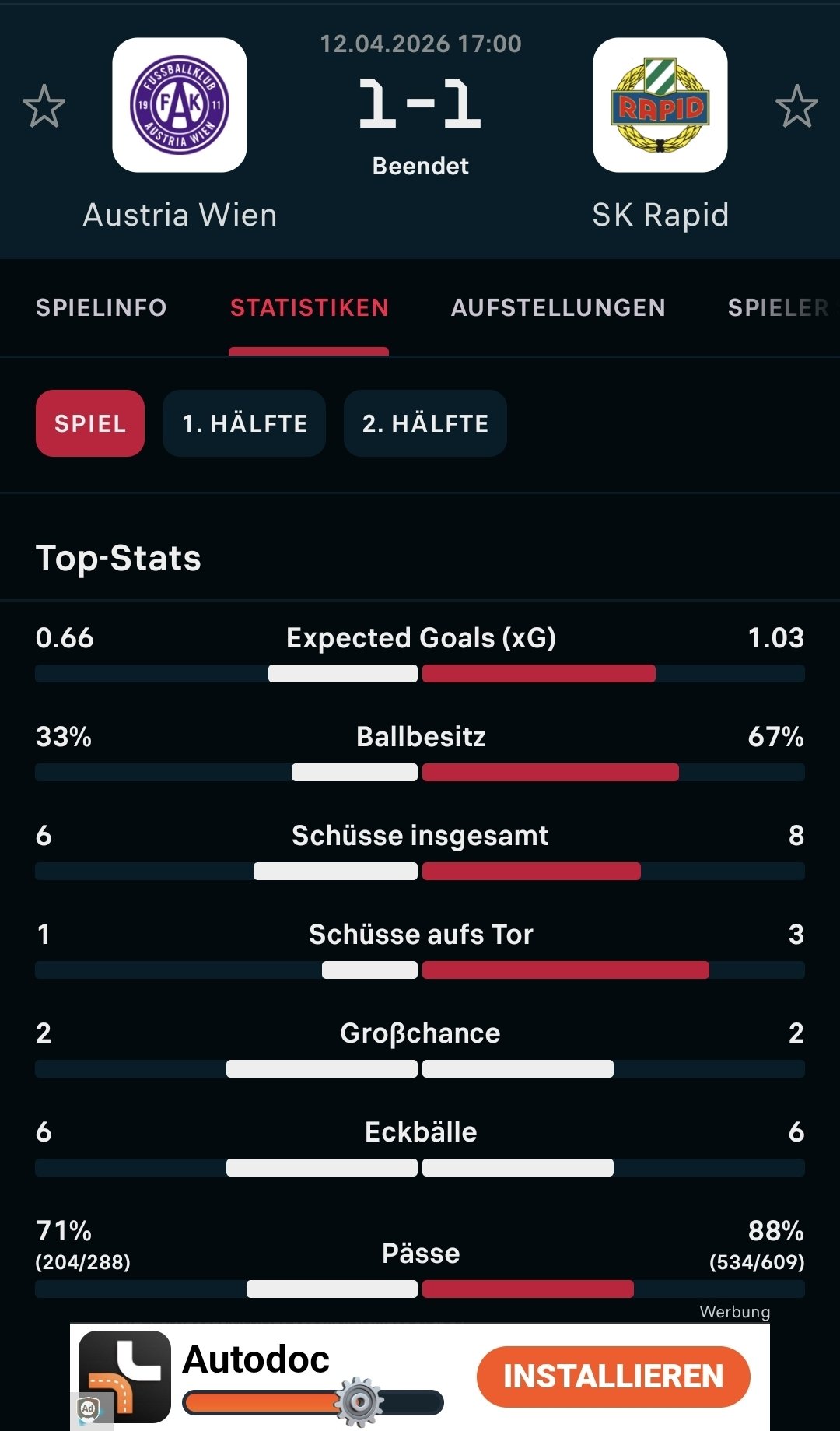Open the Aufstellungen tab
The height and width of the screenshot is (1431, 840).
click(558, 307)
